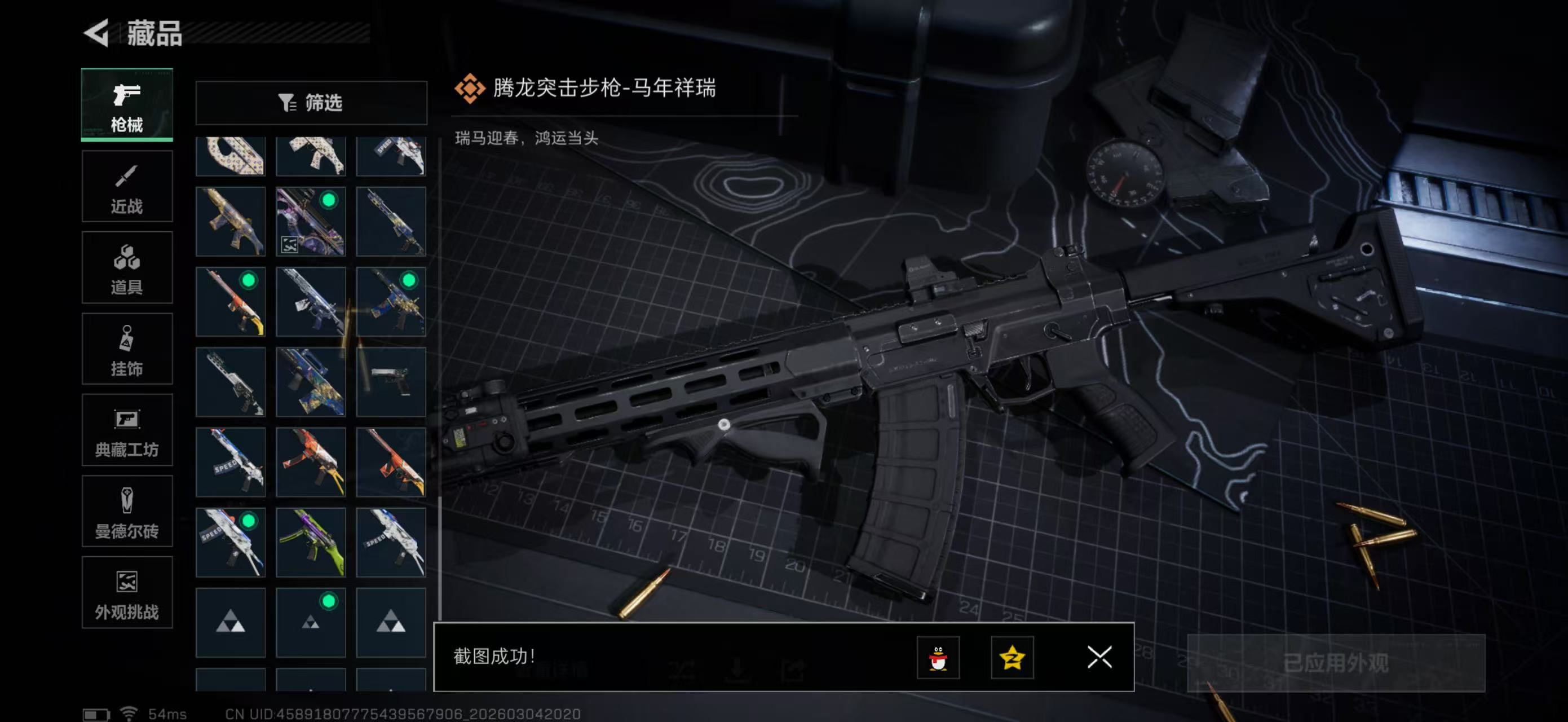
Task: Select the silver pistol thumbnail
Action: 391,381
